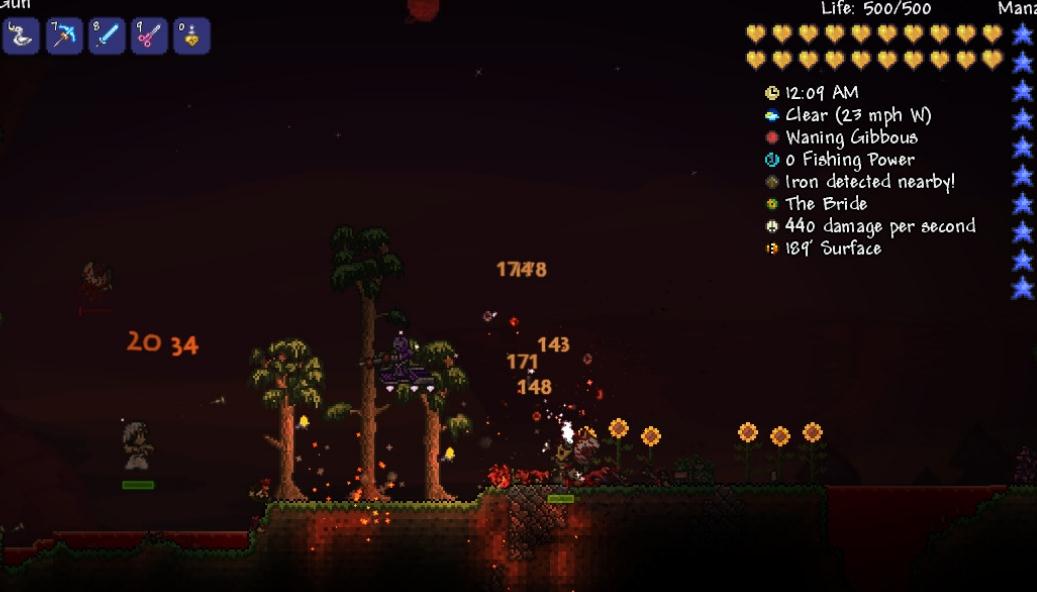Select the white duck hotbar slot
This screenshot has width=1037, height=592.
[20, 36]
